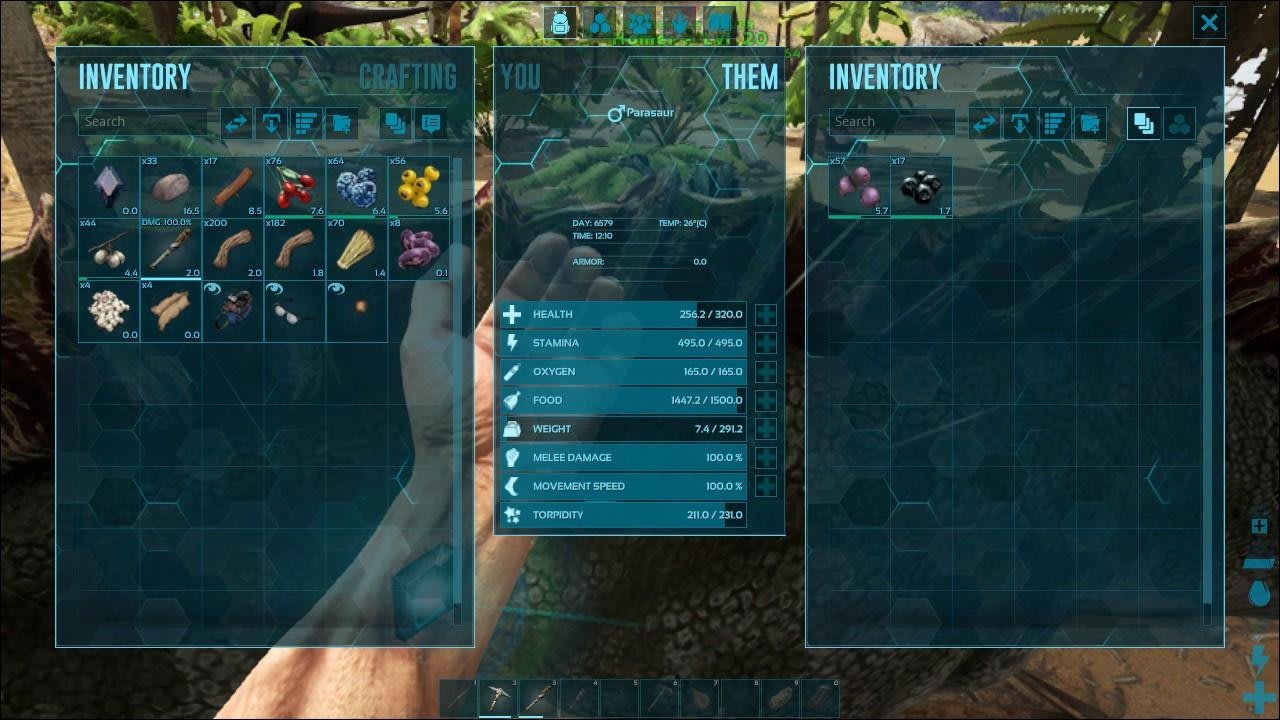Select the Parasaur's black Narcoberry stack
The height and width of the screenshot is (720, 1280).
click(x=921, y=186)
